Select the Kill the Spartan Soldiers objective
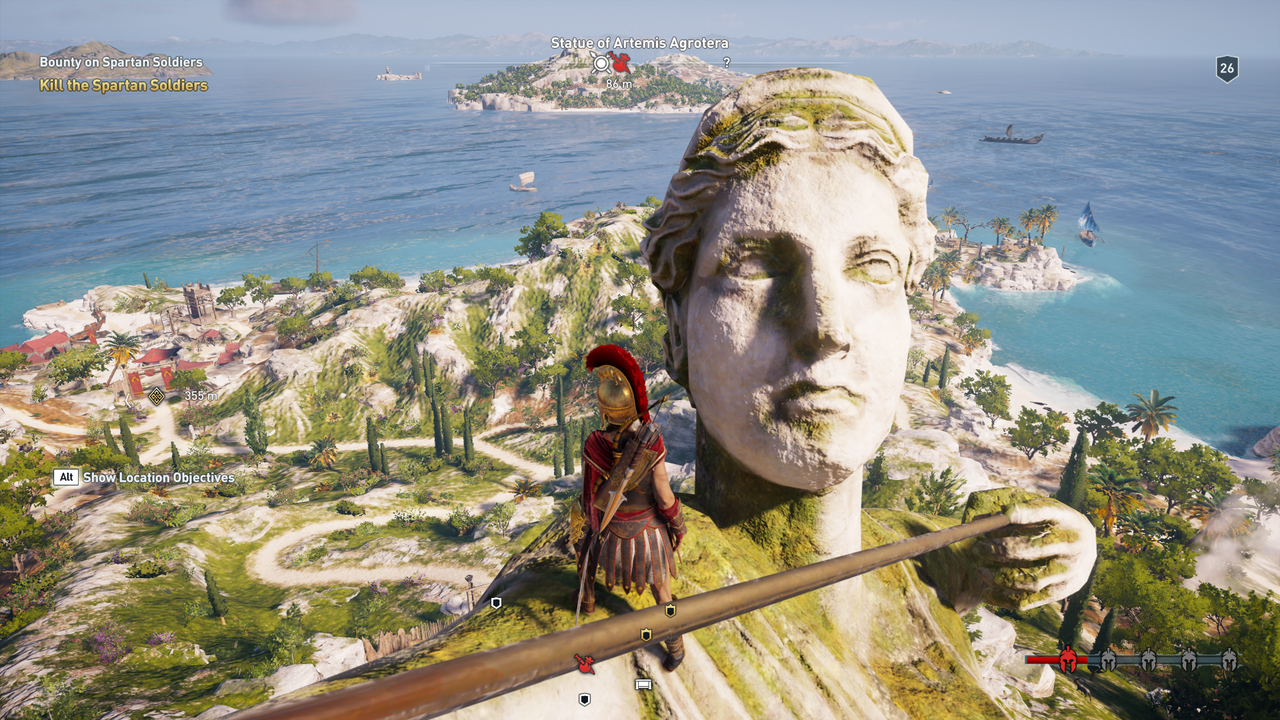The width and height of the screenshot is (1280, 720). 123,86
